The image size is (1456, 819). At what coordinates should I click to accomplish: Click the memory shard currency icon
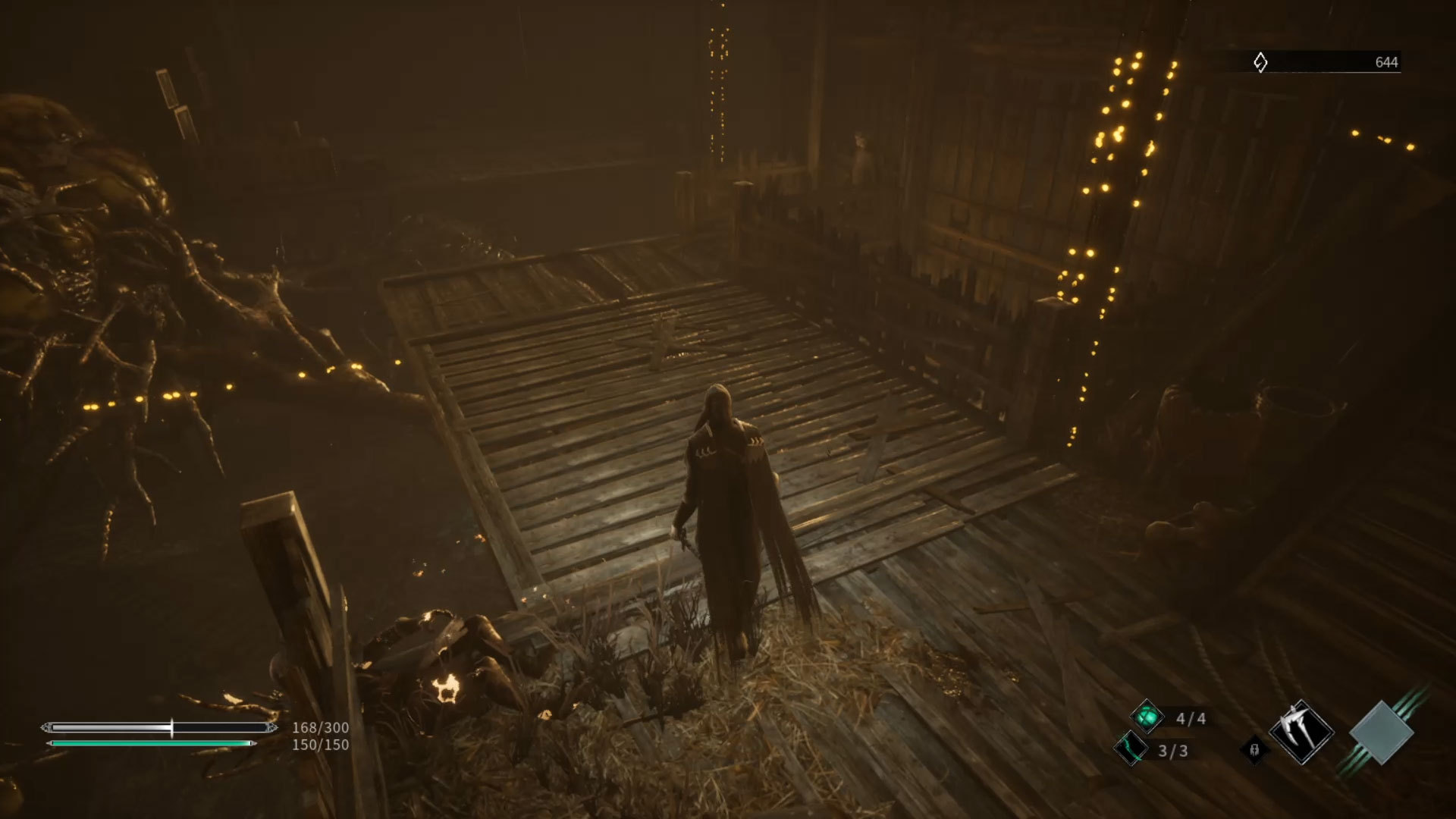coord(1260,62)
